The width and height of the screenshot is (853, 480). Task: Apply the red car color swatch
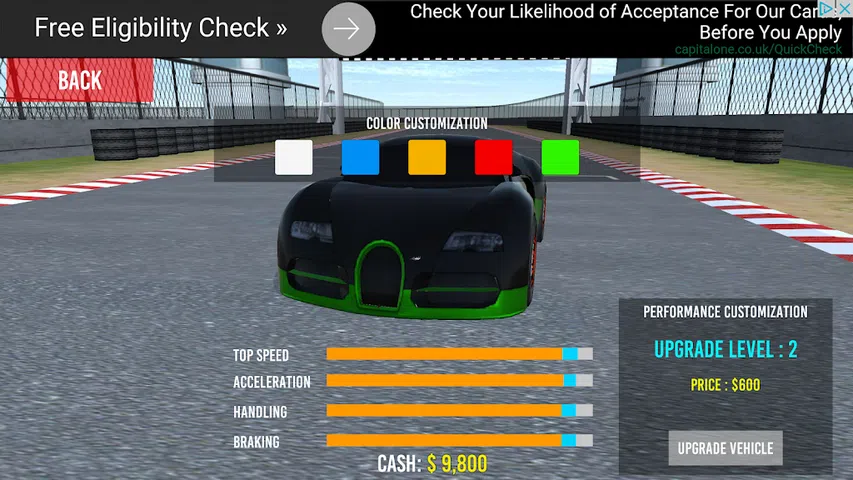click(493, 158)
